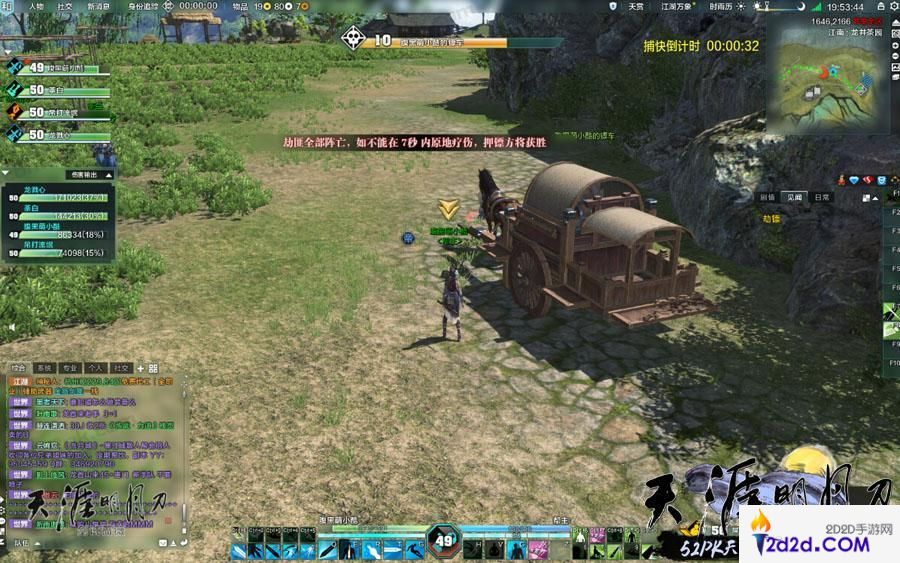Open the 天赏 menu in top bar

636,6
